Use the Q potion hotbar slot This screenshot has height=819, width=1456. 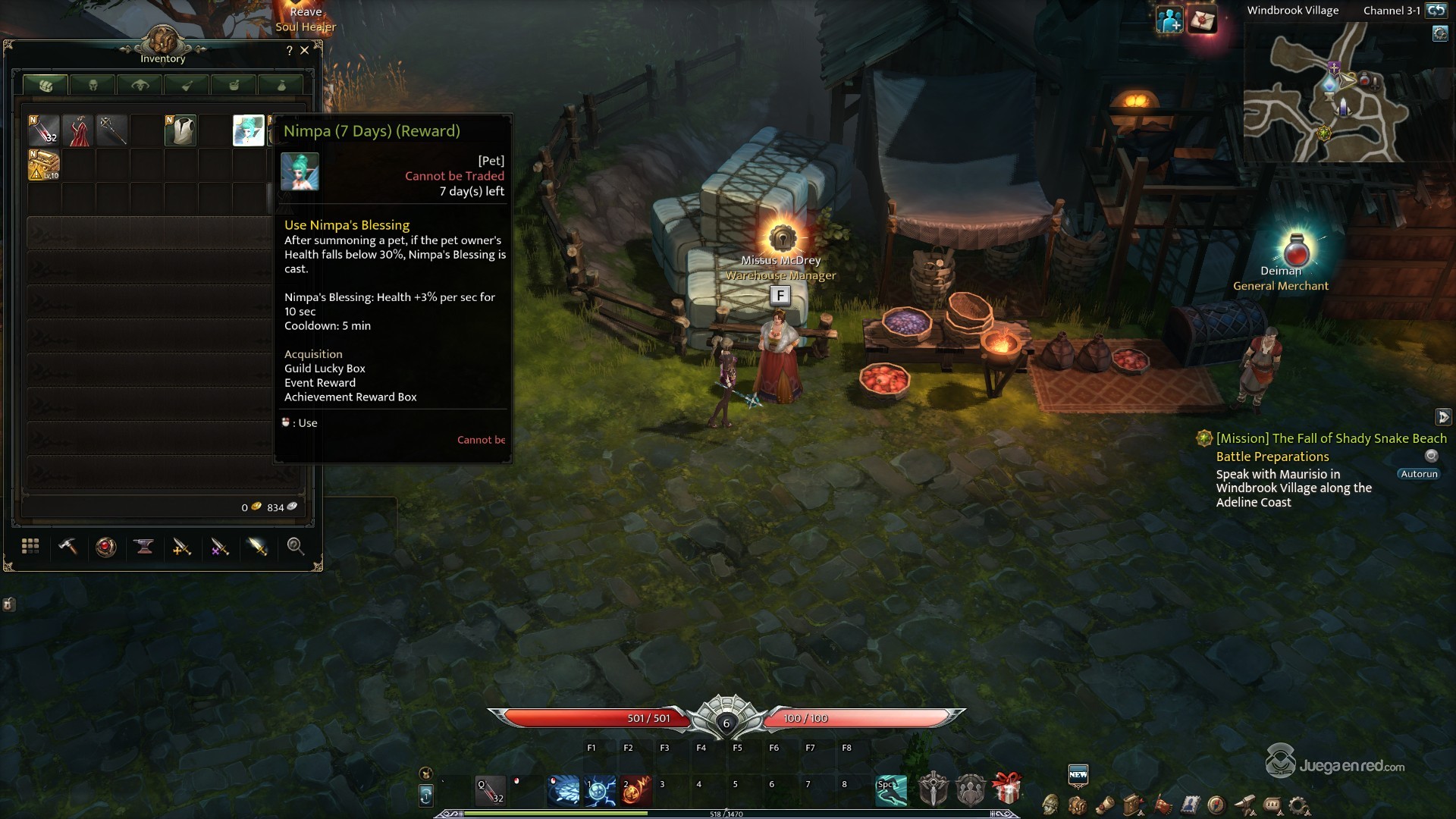[490, 791]
